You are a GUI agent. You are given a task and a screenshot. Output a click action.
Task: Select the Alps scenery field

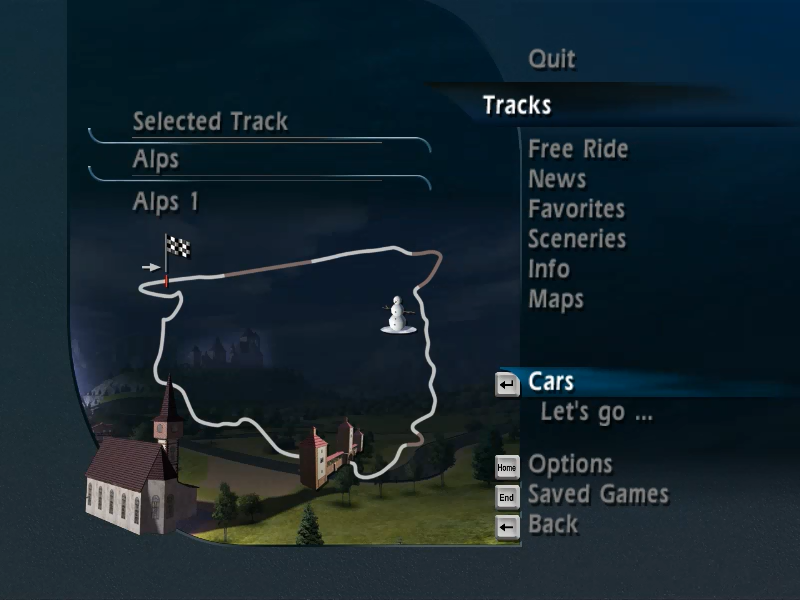(x=156, y=160)
